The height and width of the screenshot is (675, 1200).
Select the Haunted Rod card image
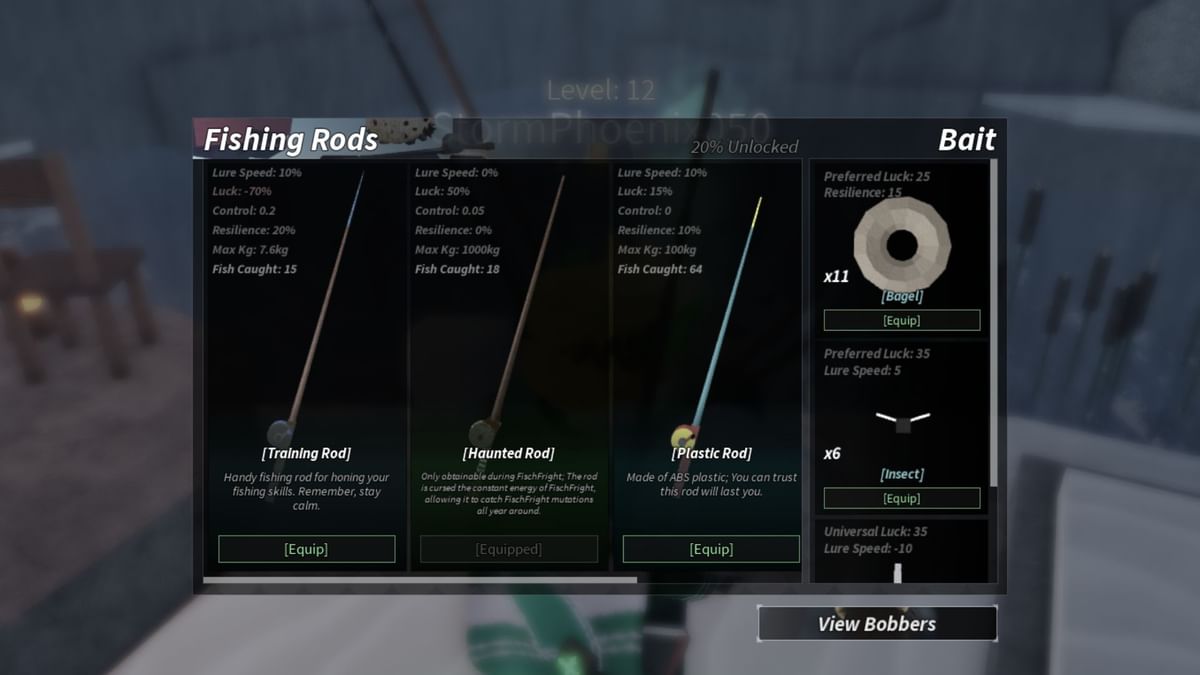pyautogui.click(x=515, y=320)
